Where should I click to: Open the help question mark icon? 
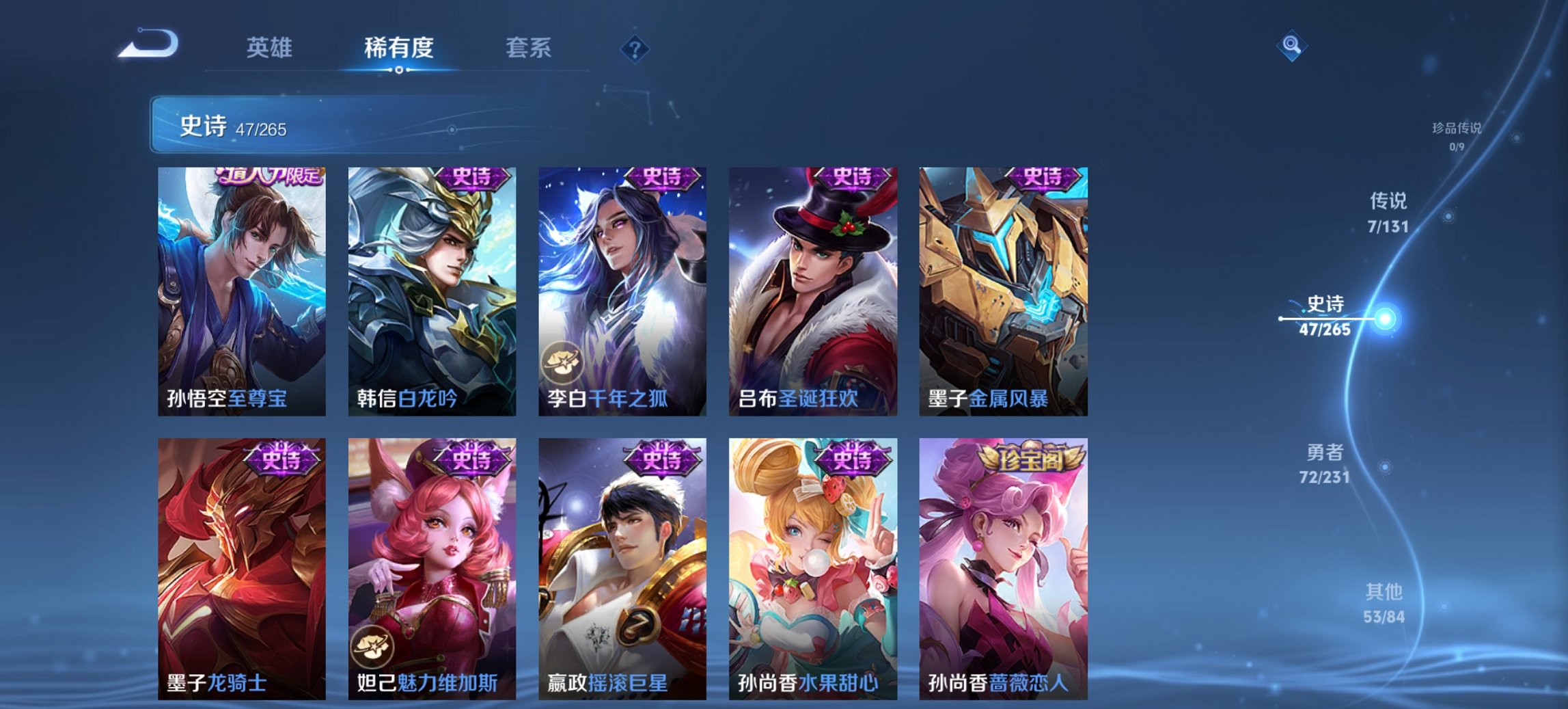point(635,49)
